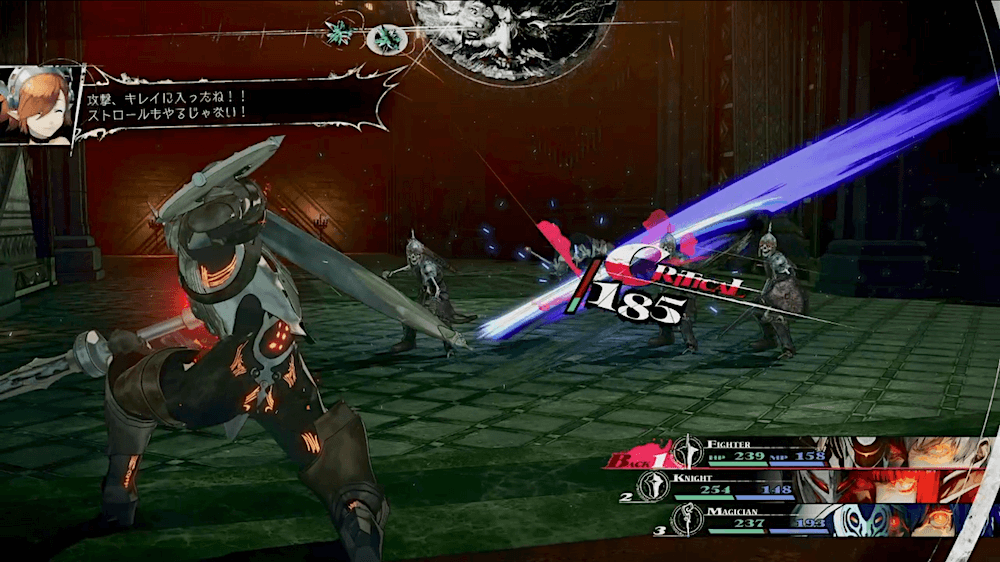Click the highlighted turn icon in white oval

384,39
